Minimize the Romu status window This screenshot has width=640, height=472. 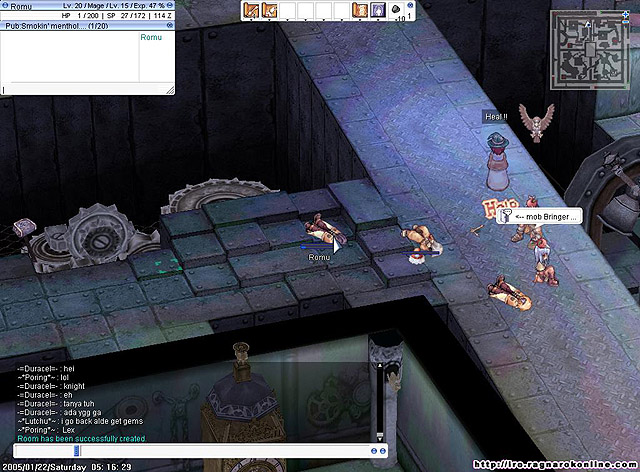pos(169,6)
